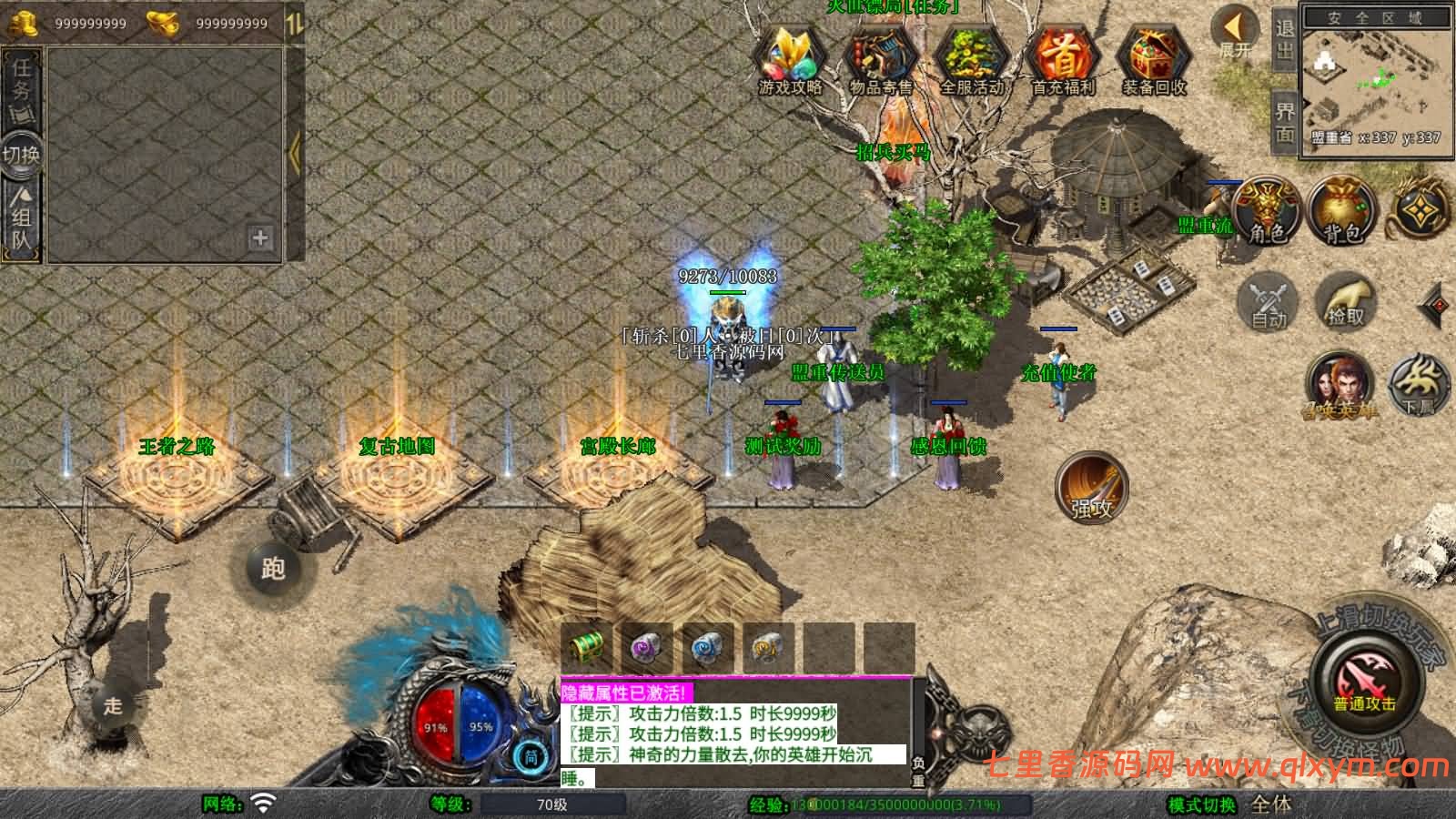Screen dimensions: 1456x819
Task: Select the 跑 run movement button
Action: [272, 569]
